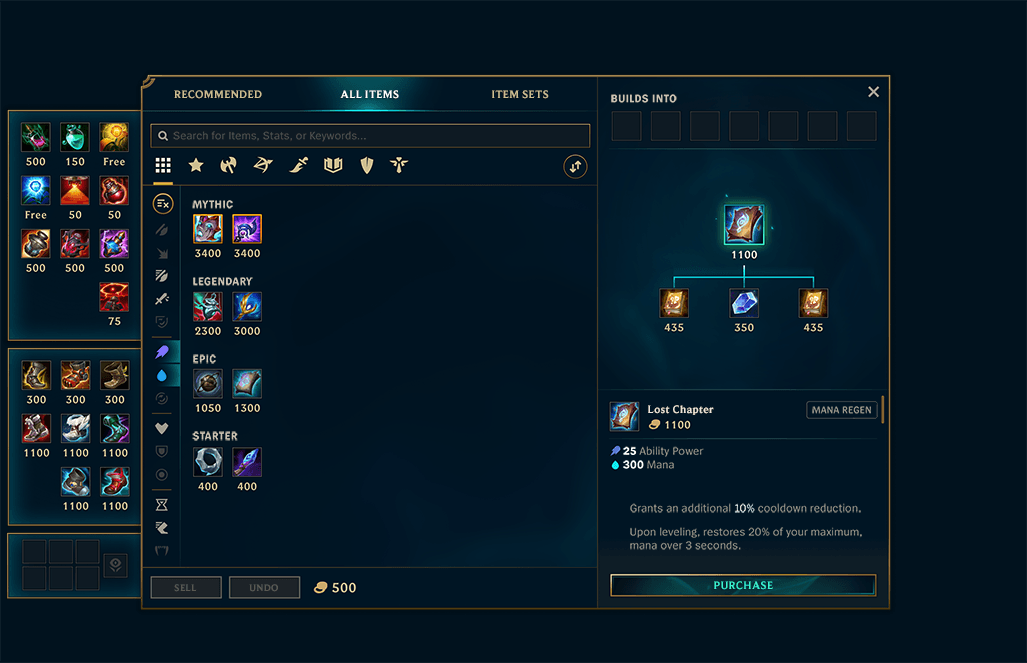
Task: Show the star-marked item category
Action: [196, 165]
